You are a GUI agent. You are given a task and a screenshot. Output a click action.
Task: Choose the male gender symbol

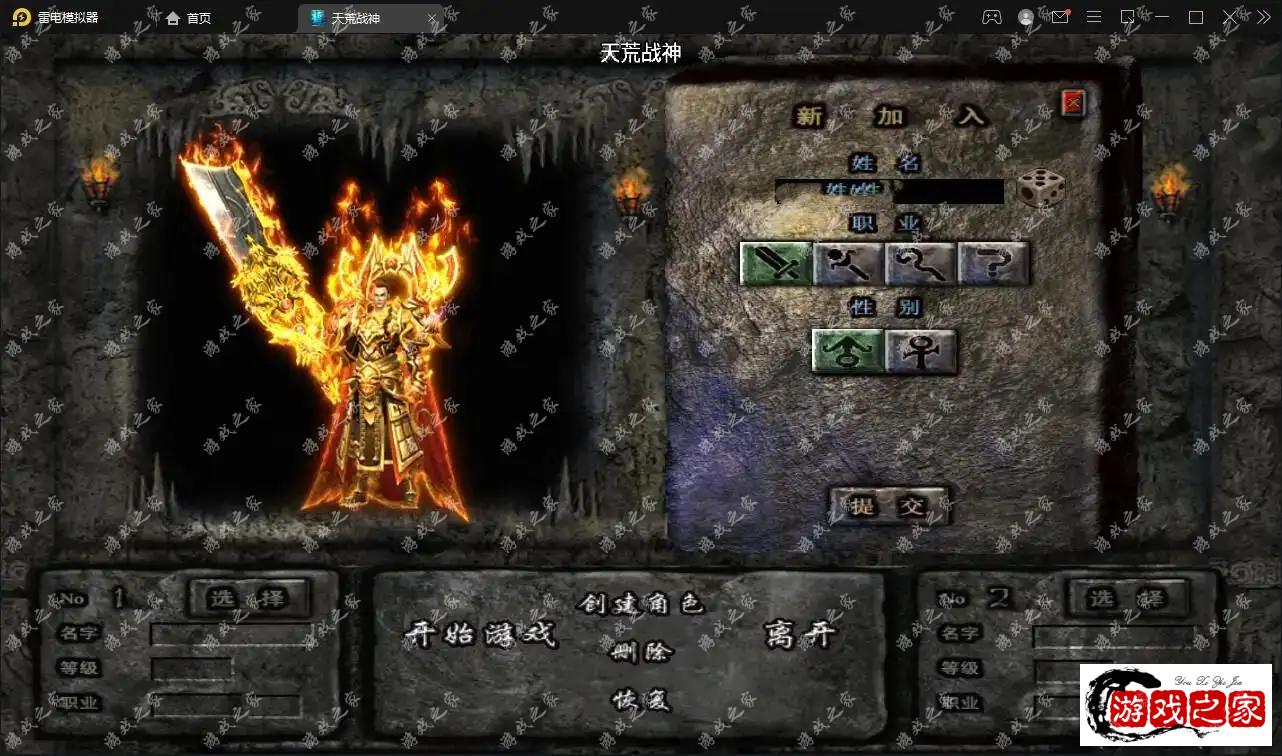tap(847, 351)
